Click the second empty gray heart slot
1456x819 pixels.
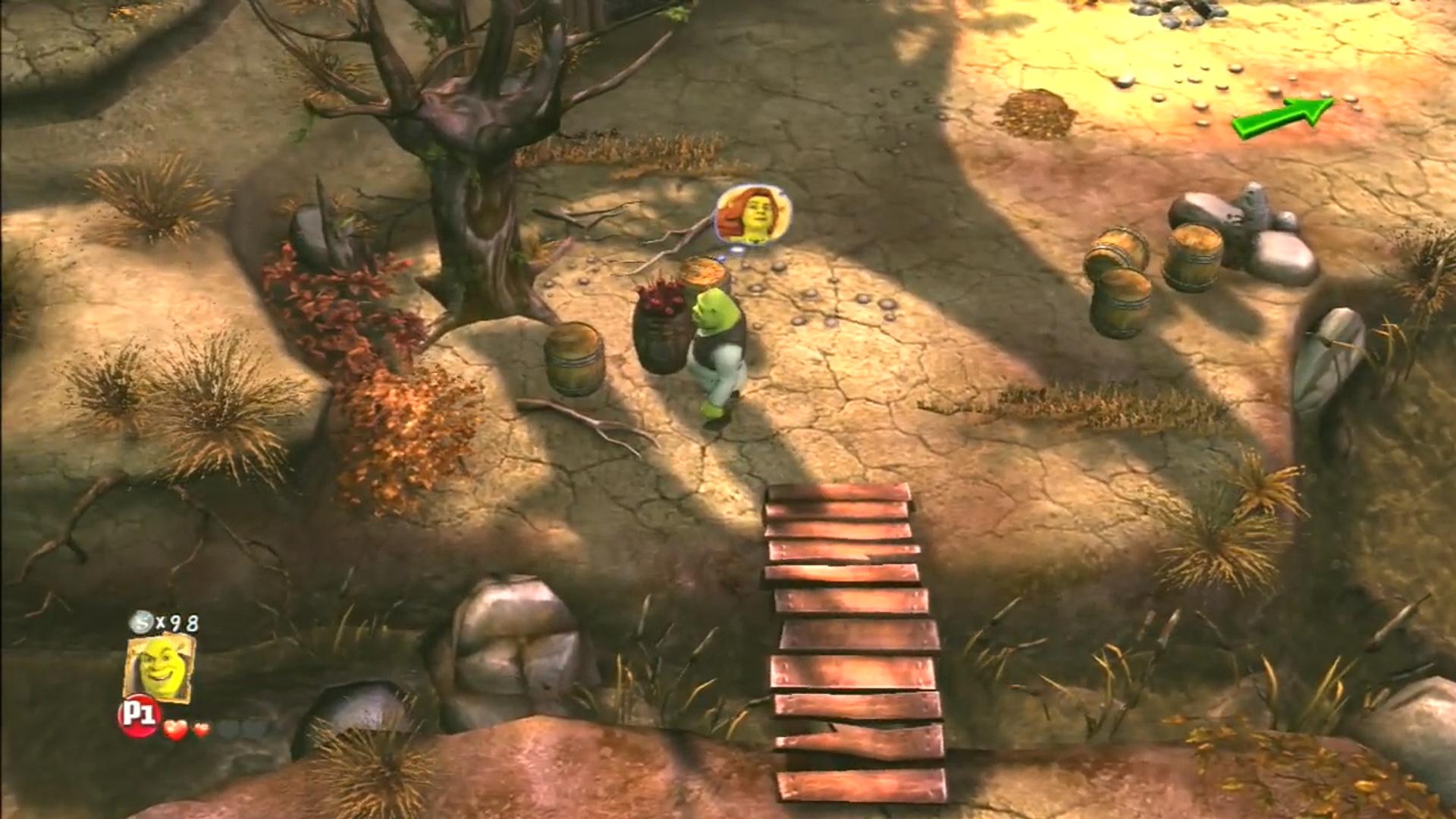point(250,728)
